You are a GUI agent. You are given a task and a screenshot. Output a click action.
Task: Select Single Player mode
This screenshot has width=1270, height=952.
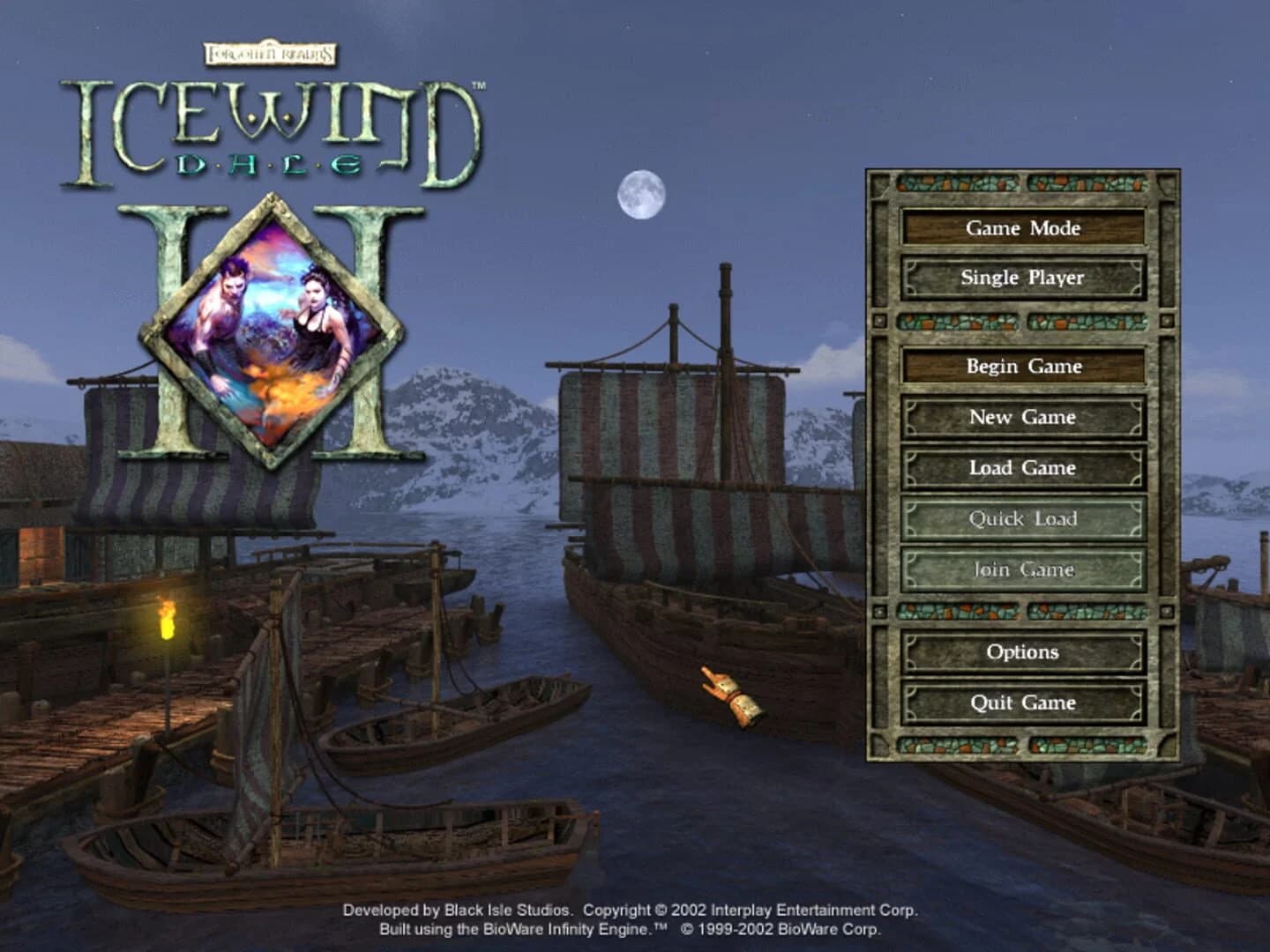coord(1023,277)
